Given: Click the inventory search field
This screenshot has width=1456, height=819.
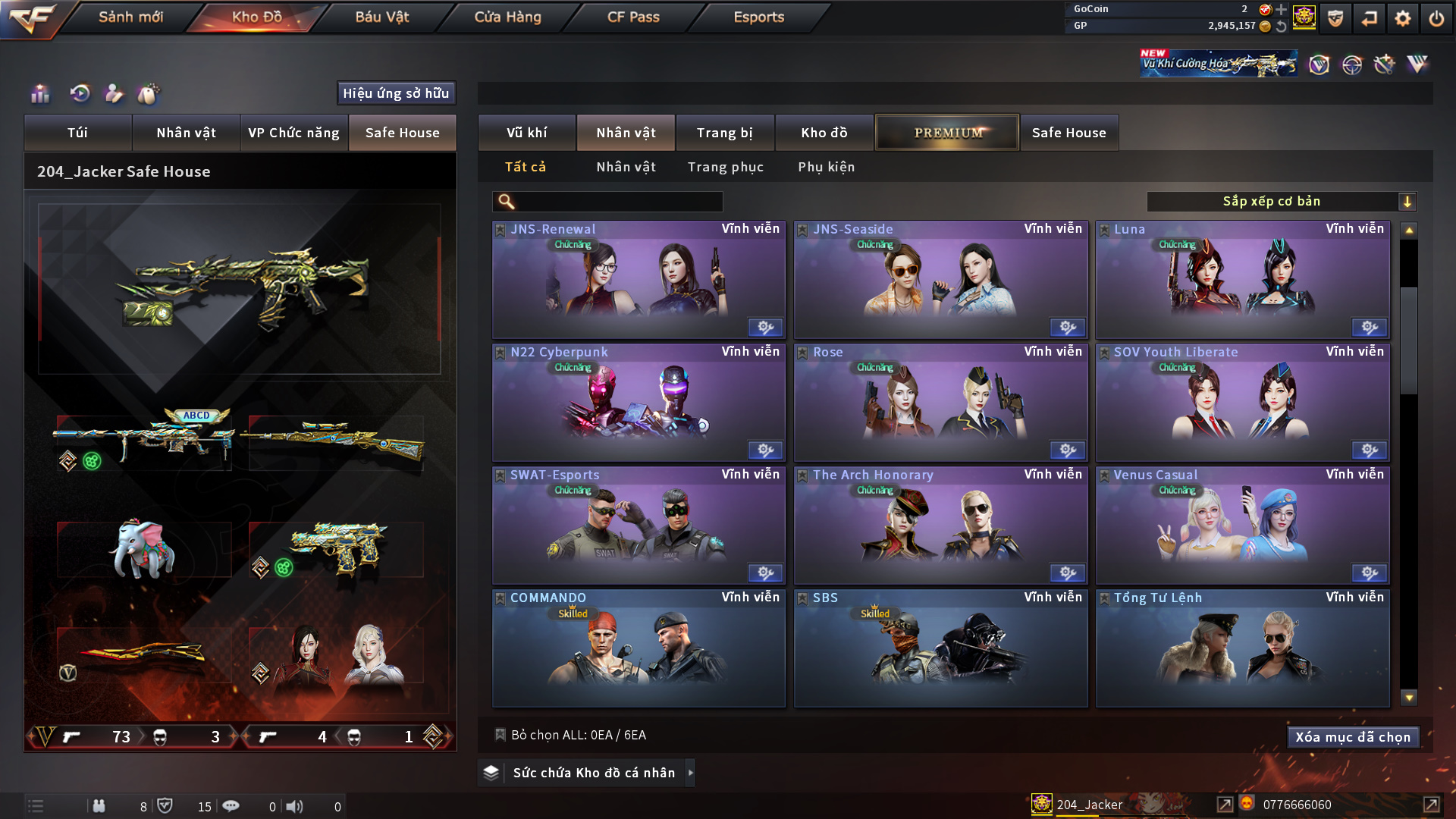Looking at the screenshot, I should [x=618, y=202].
